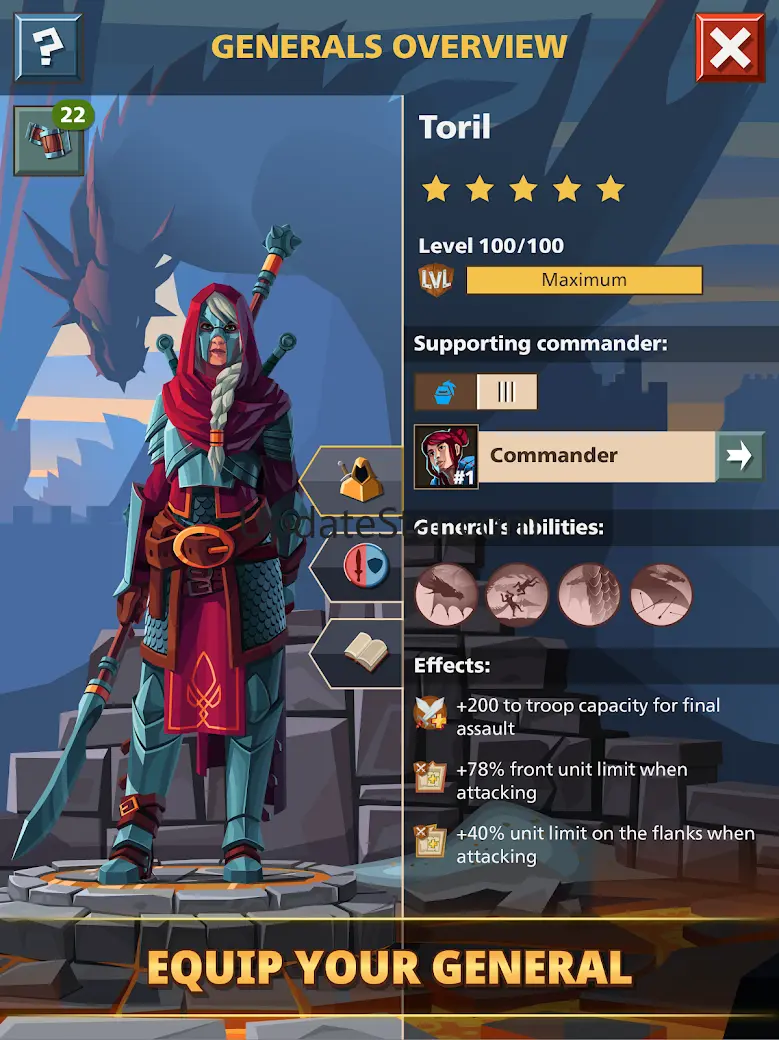Tap the Maximum level bar
The height and width of the screenshot is (1040, 779).
pyautogui.click(x=584, y=280)
